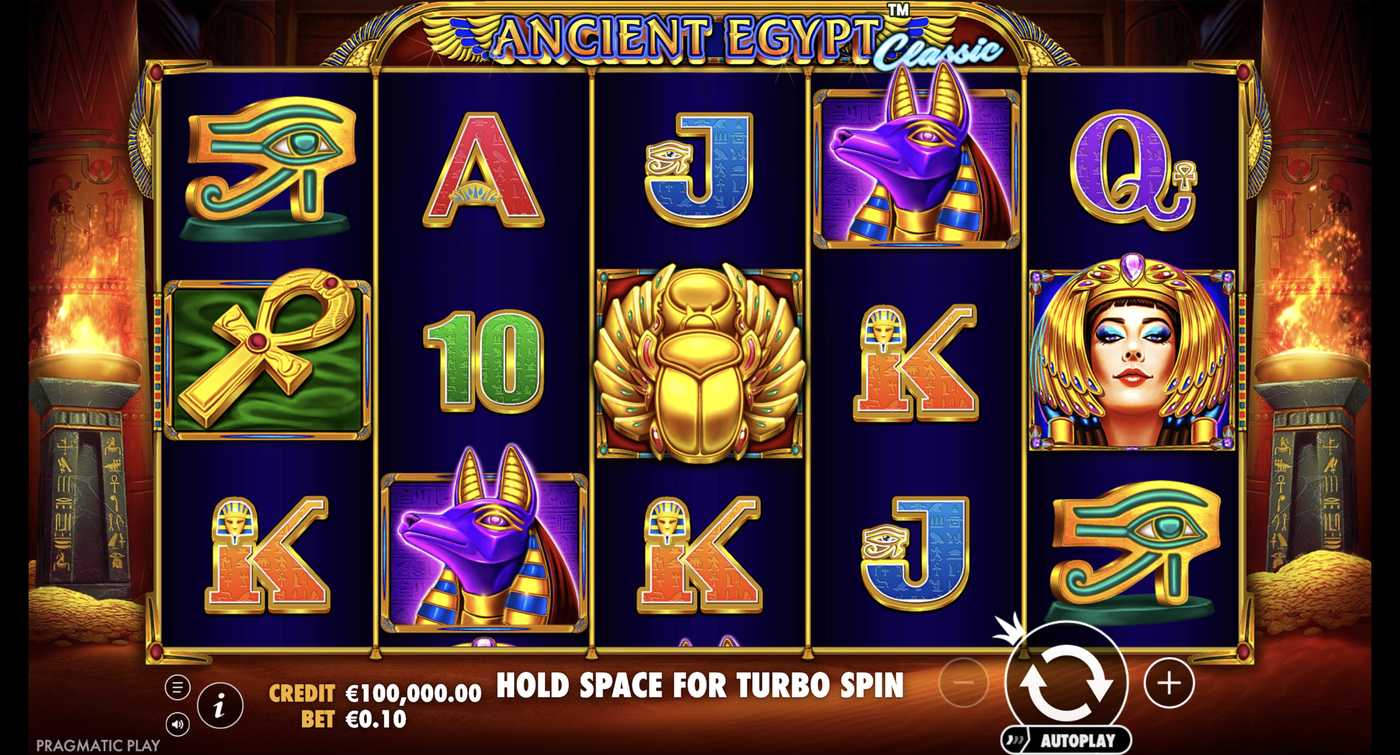Expand the settings menu
1400x755 pixels.
(178, 686)
